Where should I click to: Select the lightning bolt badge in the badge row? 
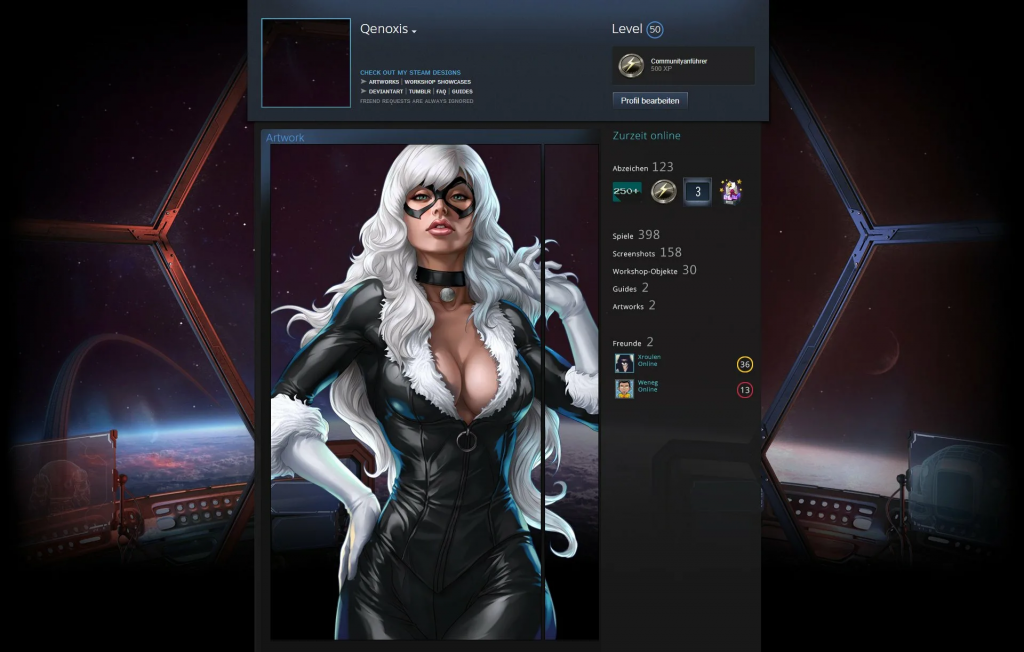(663, 191)
